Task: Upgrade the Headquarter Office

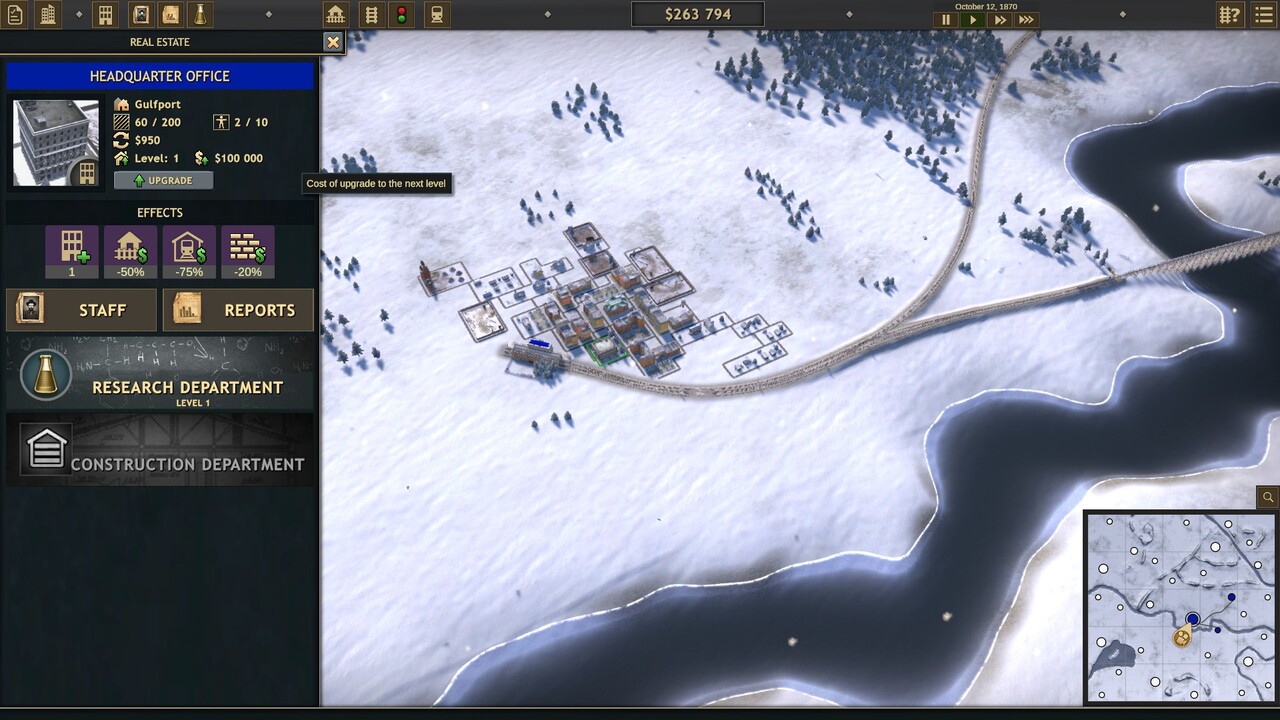Action: click(x=163, y=180)
